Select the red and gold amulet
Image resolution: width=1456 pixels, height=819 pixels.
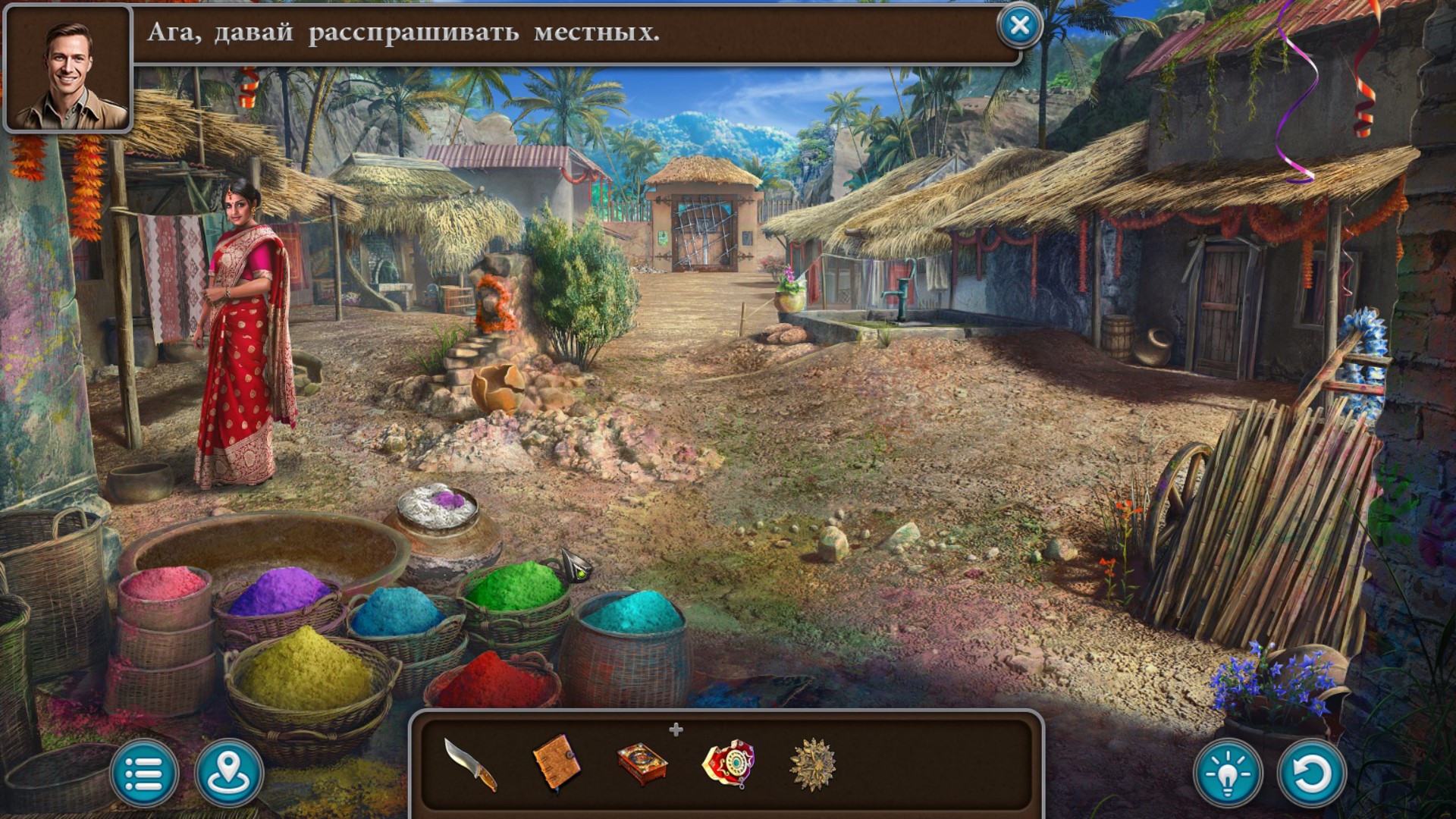pos(728,763)
